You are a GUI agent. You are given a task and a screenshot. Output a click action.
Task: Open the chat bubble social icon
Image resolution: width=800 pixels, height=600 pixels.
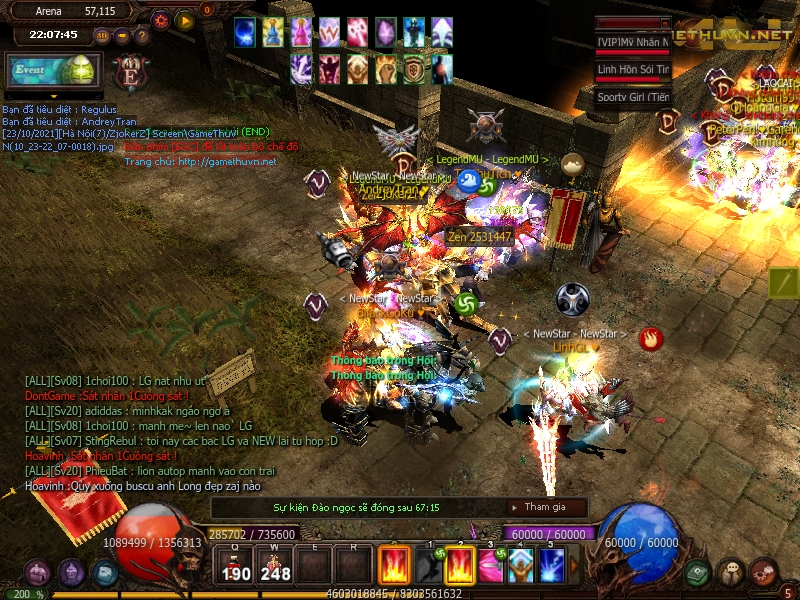click(731, 573)
